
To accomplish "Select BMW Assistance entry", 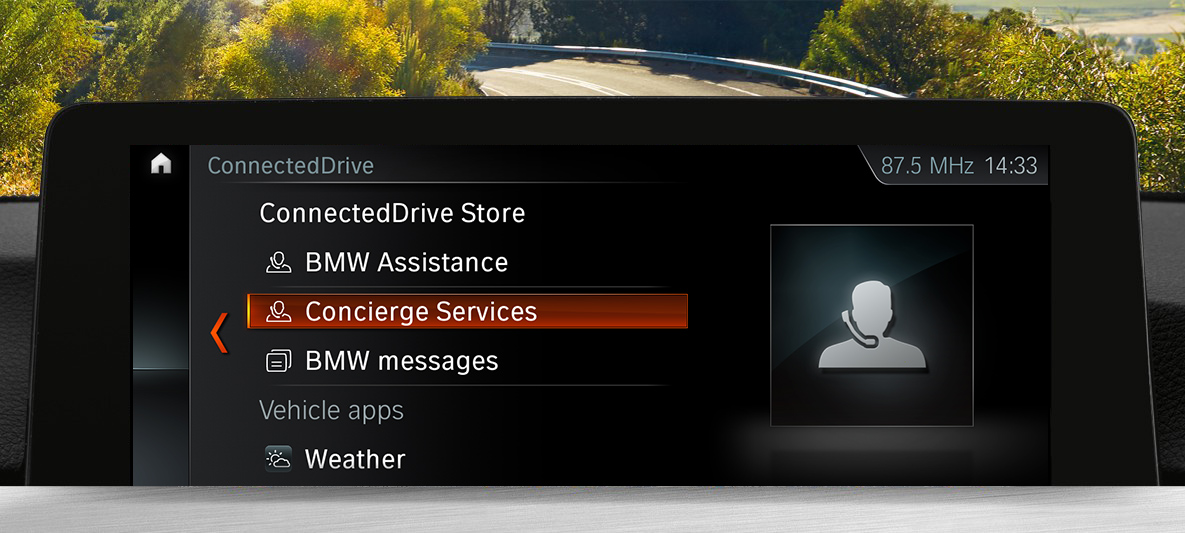I will [406, 263].
